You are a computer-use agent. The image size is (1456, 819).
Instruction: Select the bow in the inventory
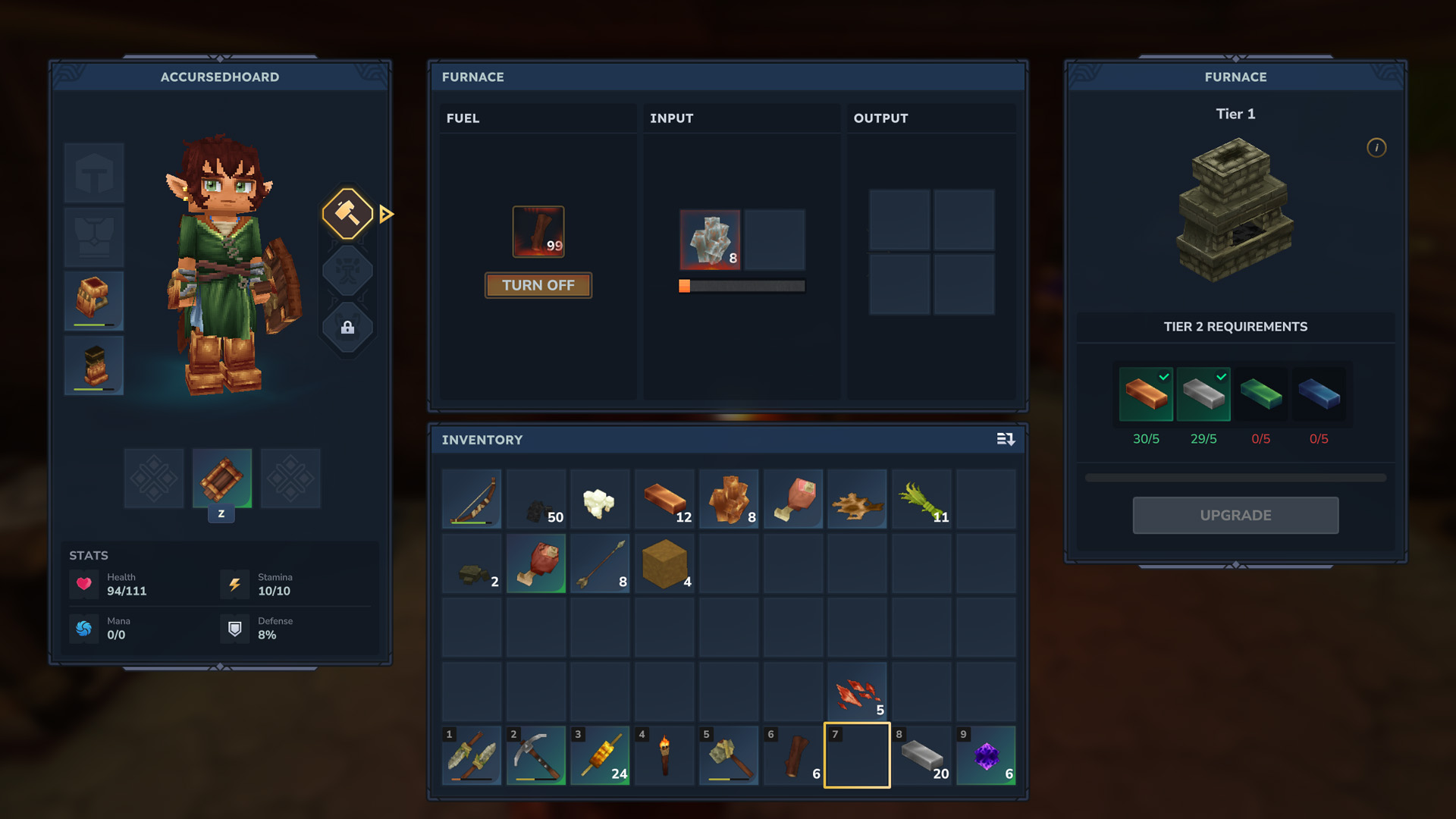coord(471,499)
